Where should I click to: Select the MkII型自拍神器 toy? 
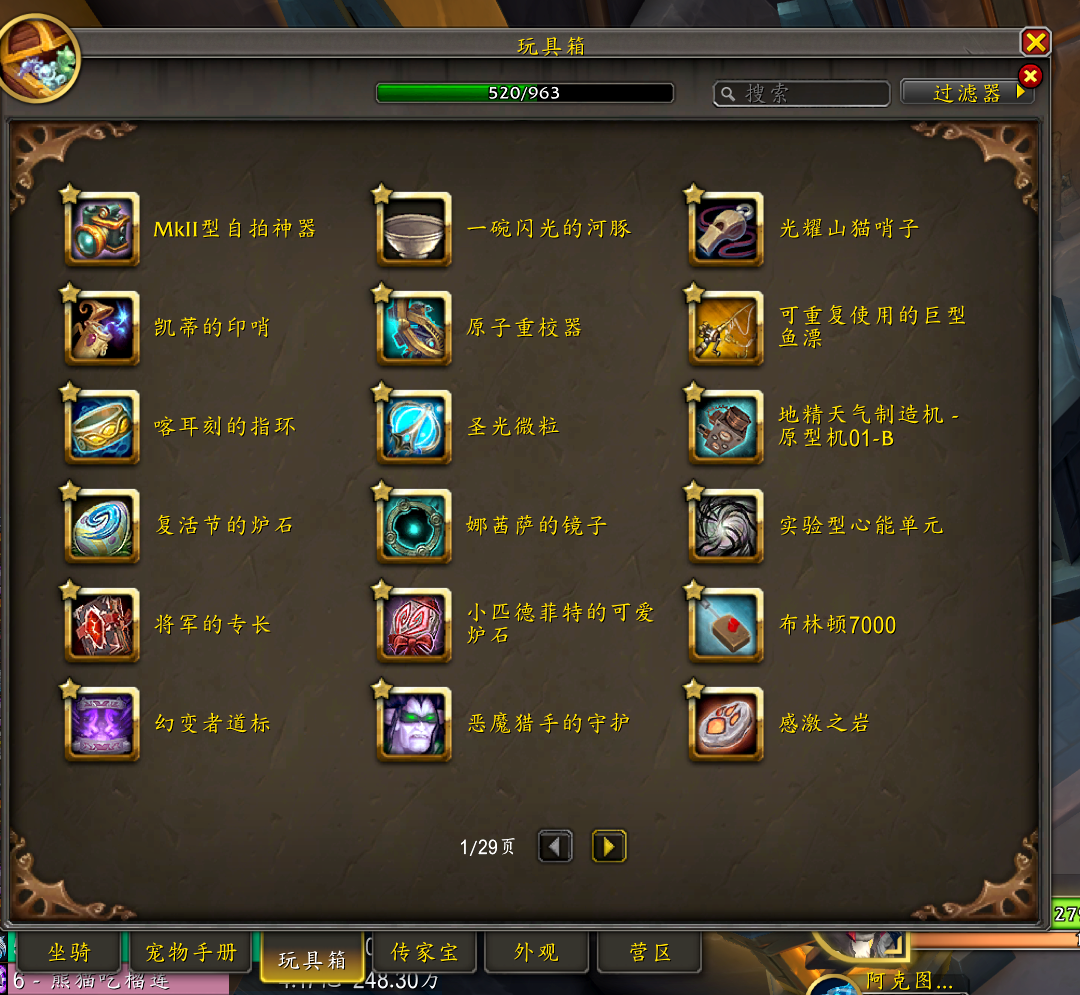[x=102, y=229]
